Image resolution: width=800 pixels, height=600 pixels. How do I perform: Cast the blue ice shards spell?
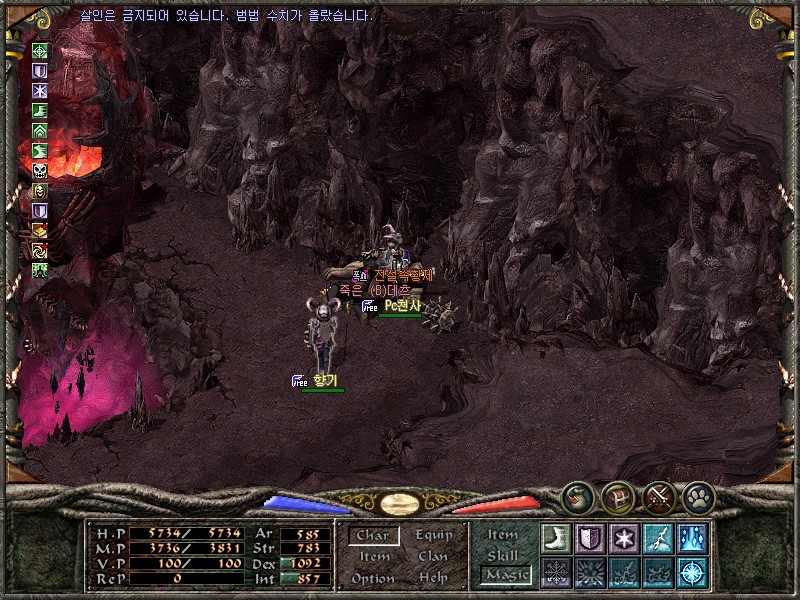(x=692, y=538)
